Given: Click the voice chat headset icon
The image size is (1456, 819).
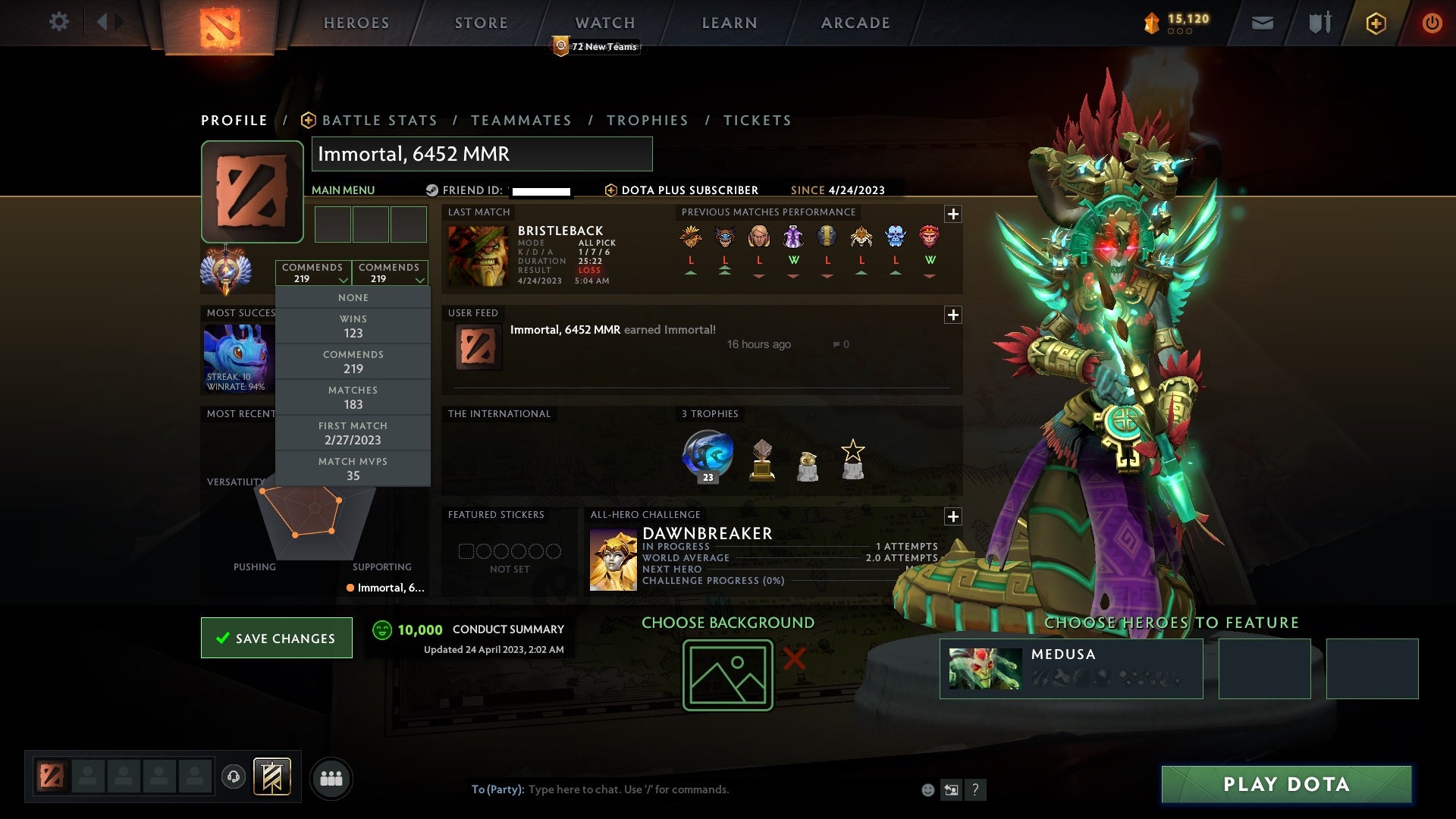Looking at the screenshot, I should pos(233,778).
